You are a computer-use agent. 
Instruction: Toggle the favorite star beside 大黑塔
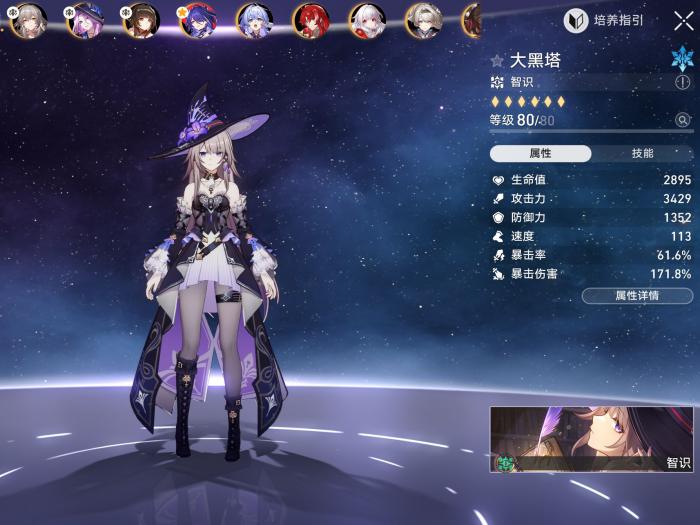(497, 61)
